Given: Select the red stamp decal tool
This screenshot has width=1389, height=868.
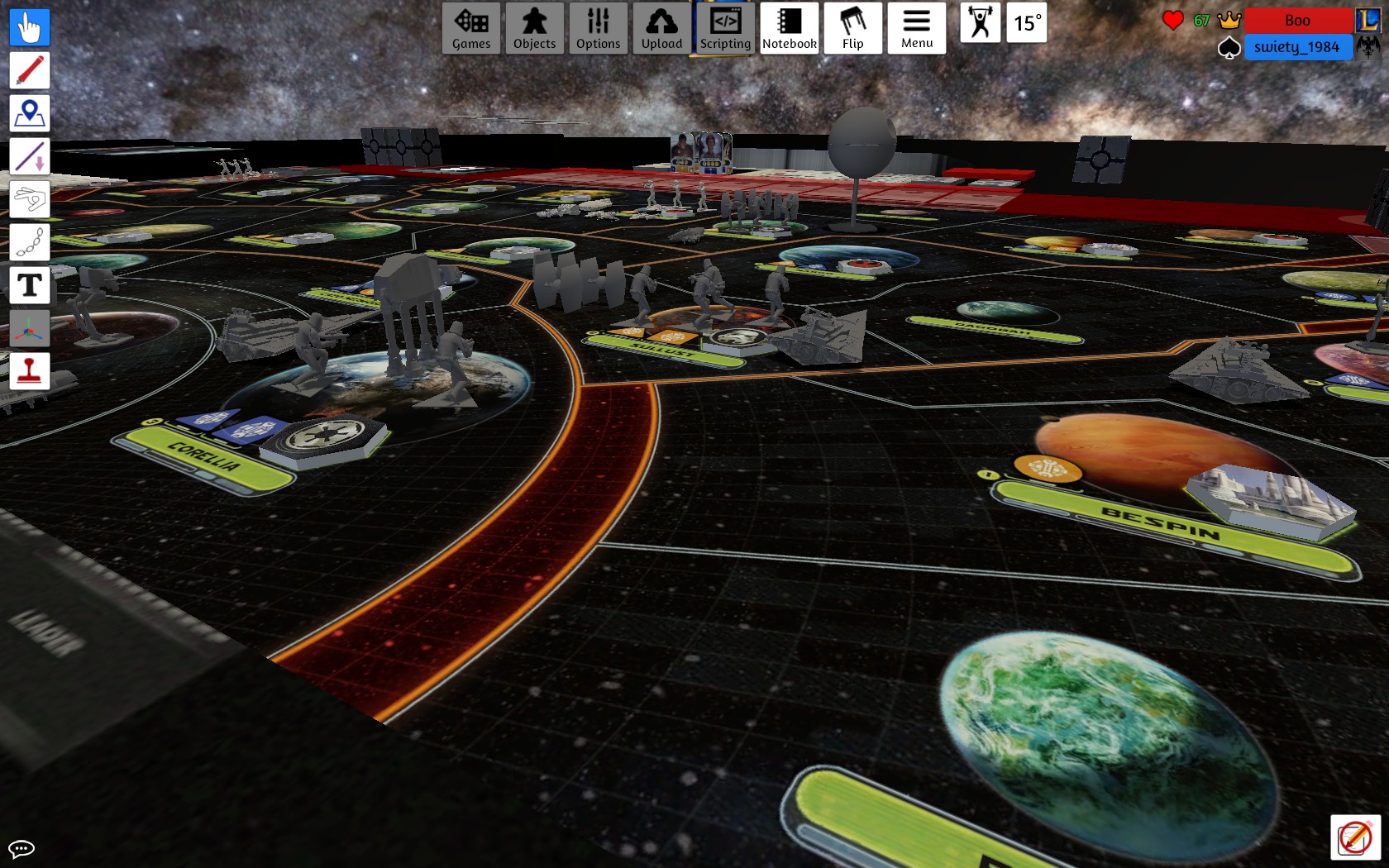Looking at the screenshot, I should pyautogui.click(x=30, y=371).
